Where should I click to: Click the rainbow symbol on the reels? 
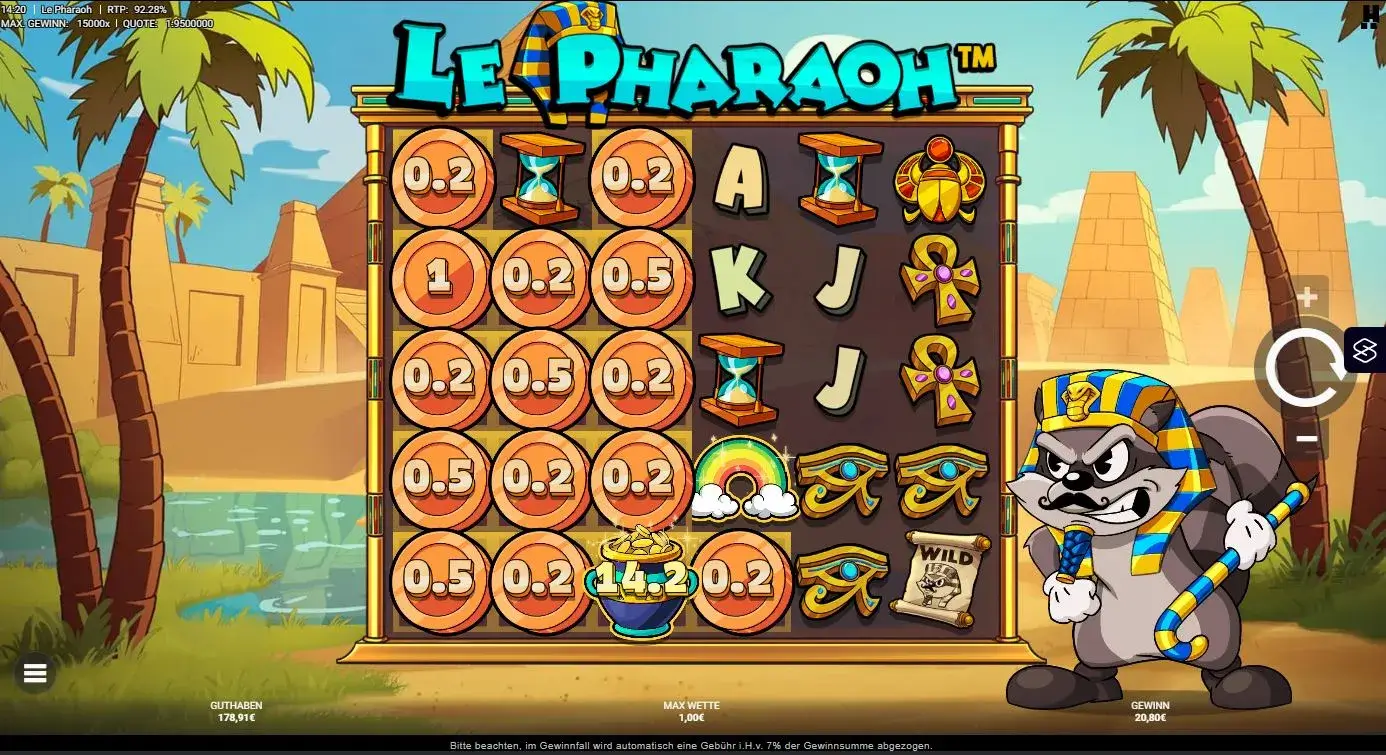click(x=741, y=480)
